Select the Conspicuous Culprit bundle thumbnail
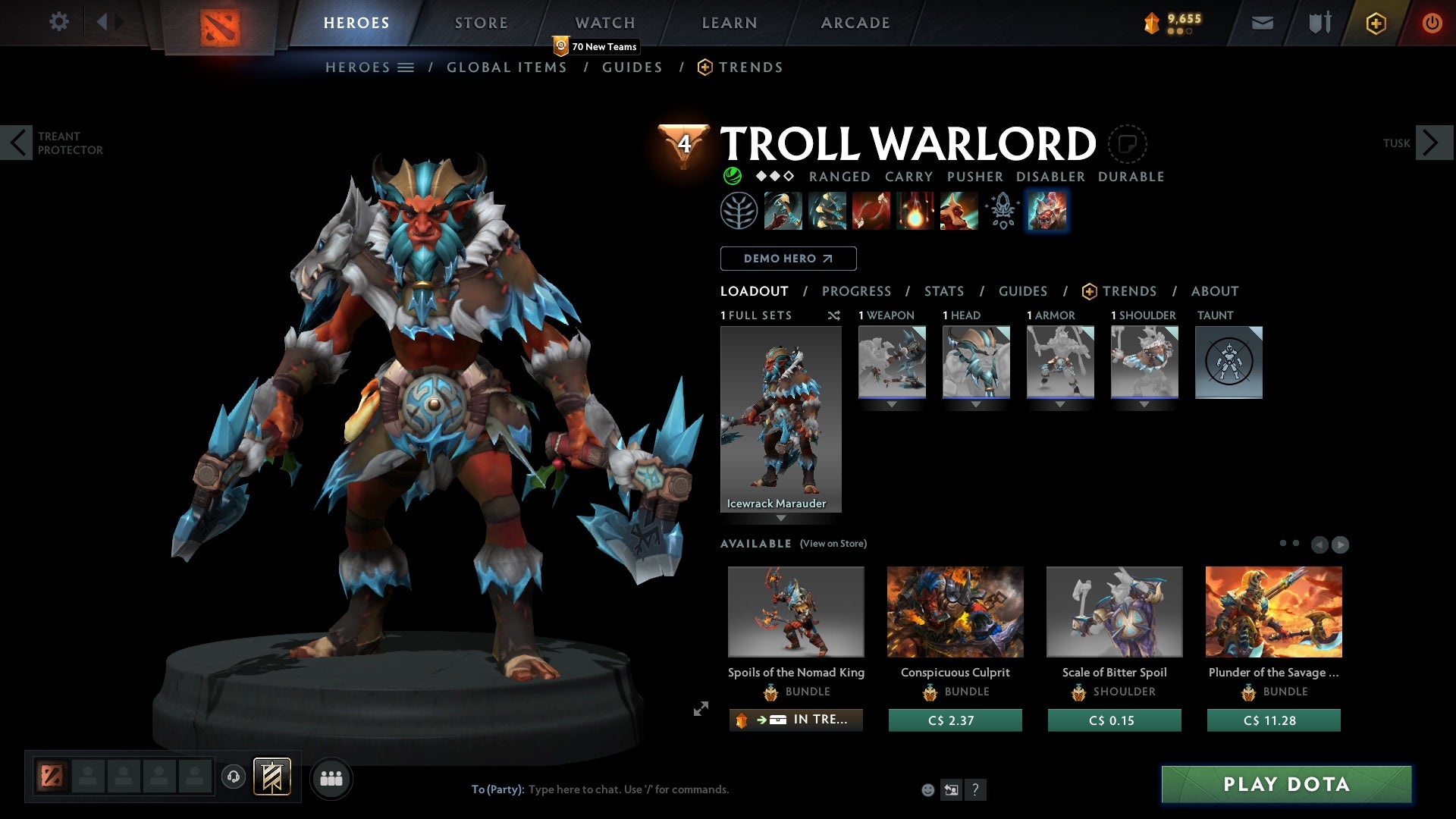The image size is (1456, 819). (x=955, y=611)
